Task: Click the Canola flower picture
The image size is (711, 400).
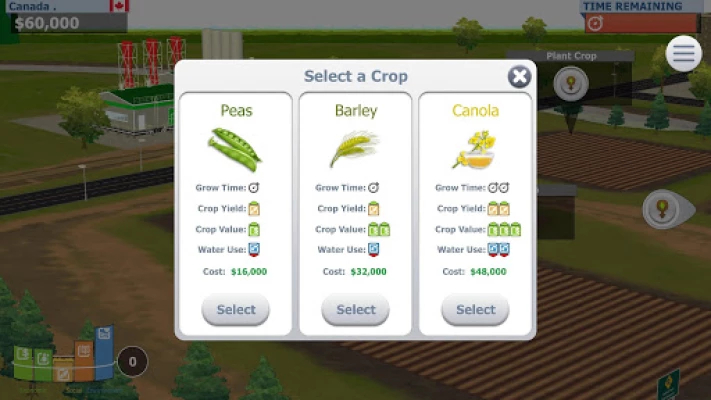Action: pyautogui.click(x=474, y=148)
